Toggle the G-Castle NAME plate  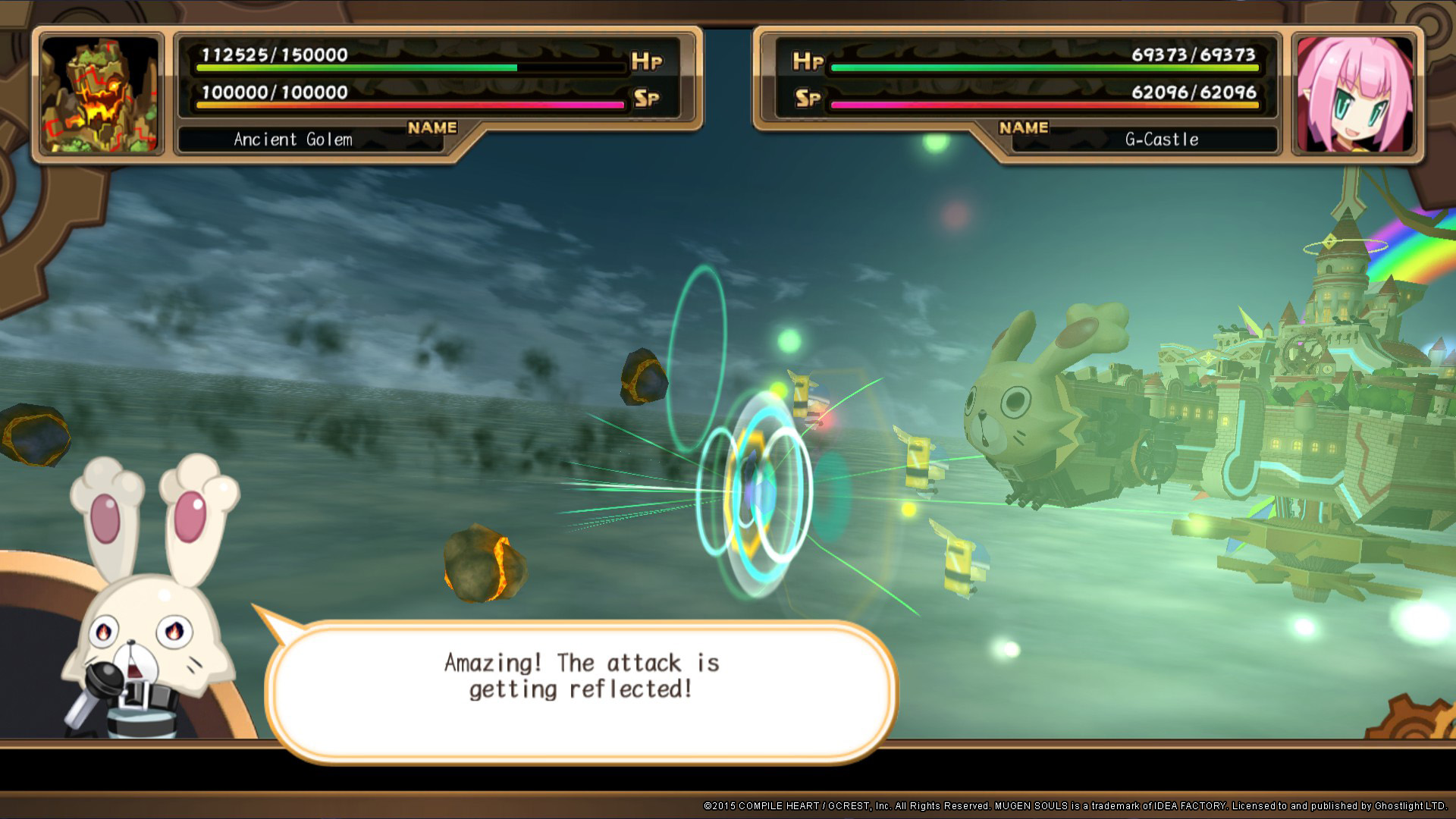click(1022, 127)
